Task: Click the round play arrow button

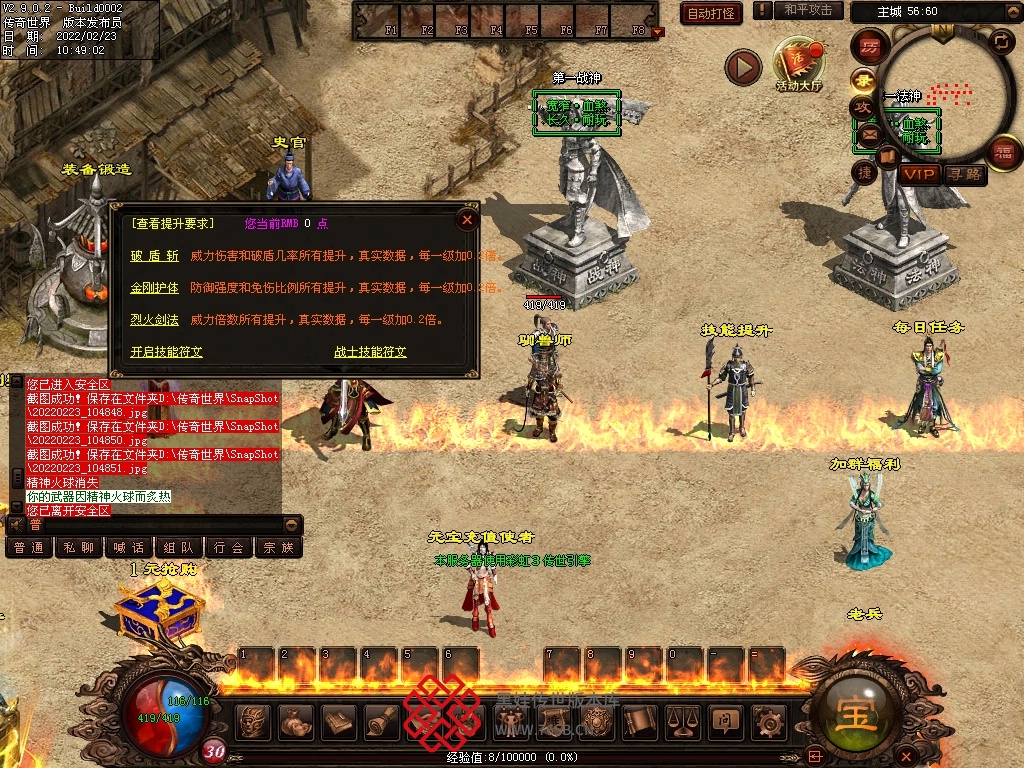Action: click(x=743, y=67)
